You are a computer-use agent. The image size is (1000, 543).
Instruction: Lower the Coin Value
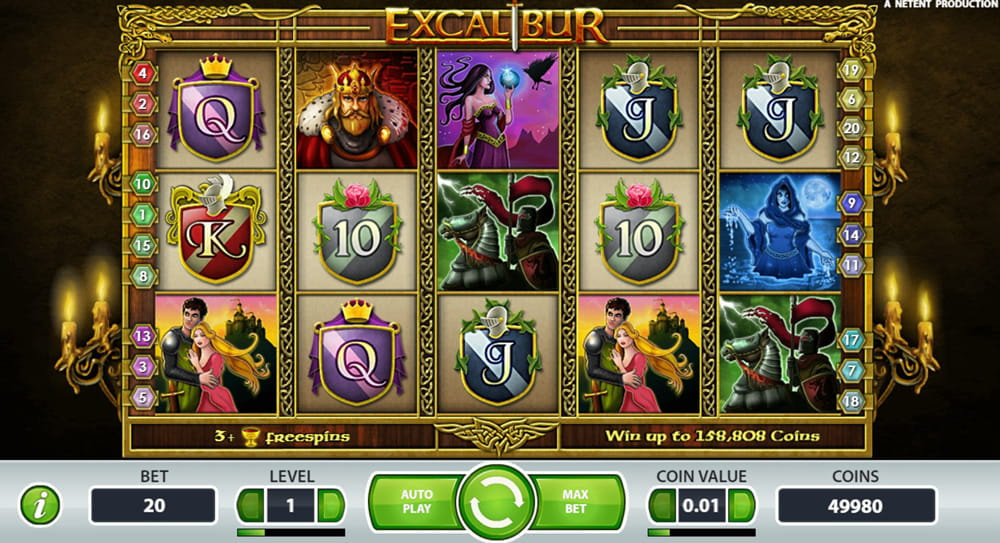(662, 505)
